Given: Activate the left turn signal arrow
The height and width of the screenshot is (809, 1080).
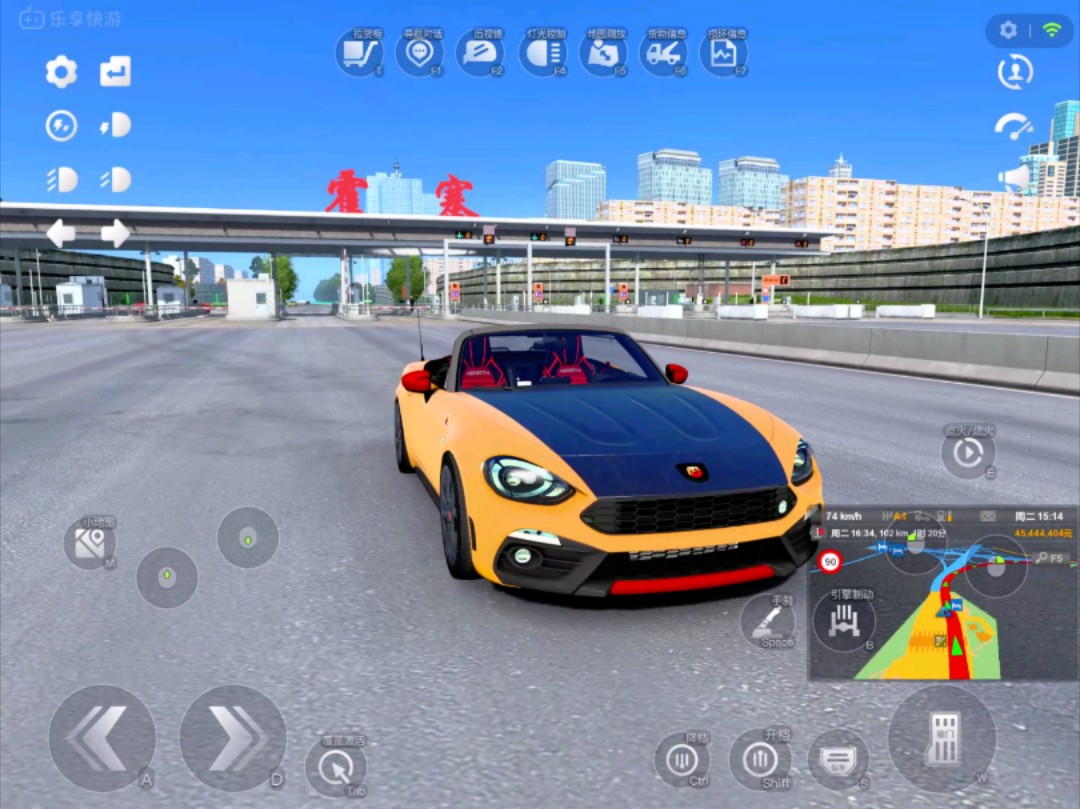Looking at the screenshot, I should (x=61, y=233).
